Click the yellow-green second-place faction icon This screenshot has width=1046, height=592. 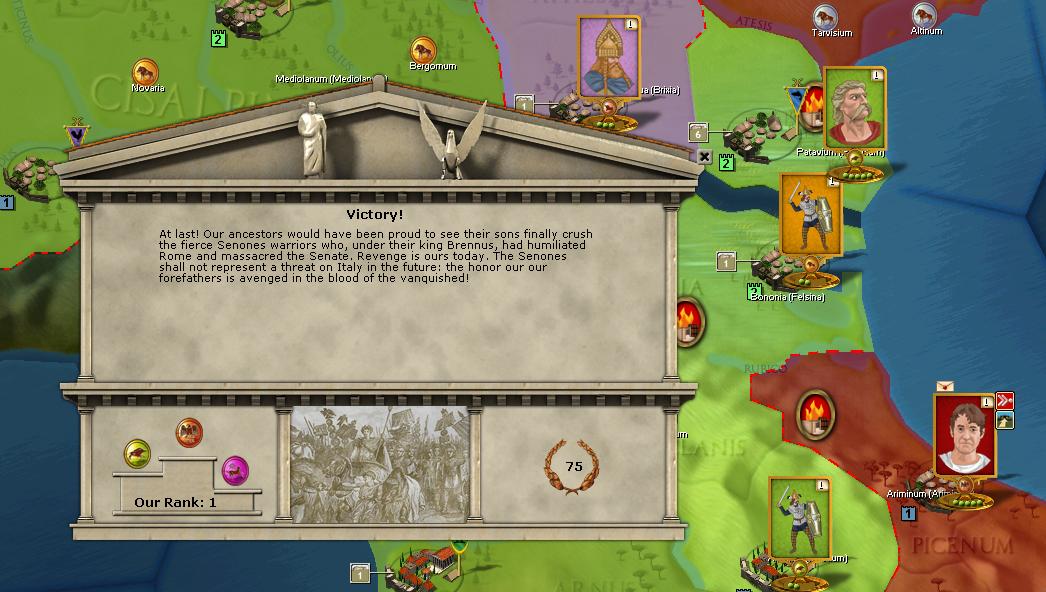138,453
